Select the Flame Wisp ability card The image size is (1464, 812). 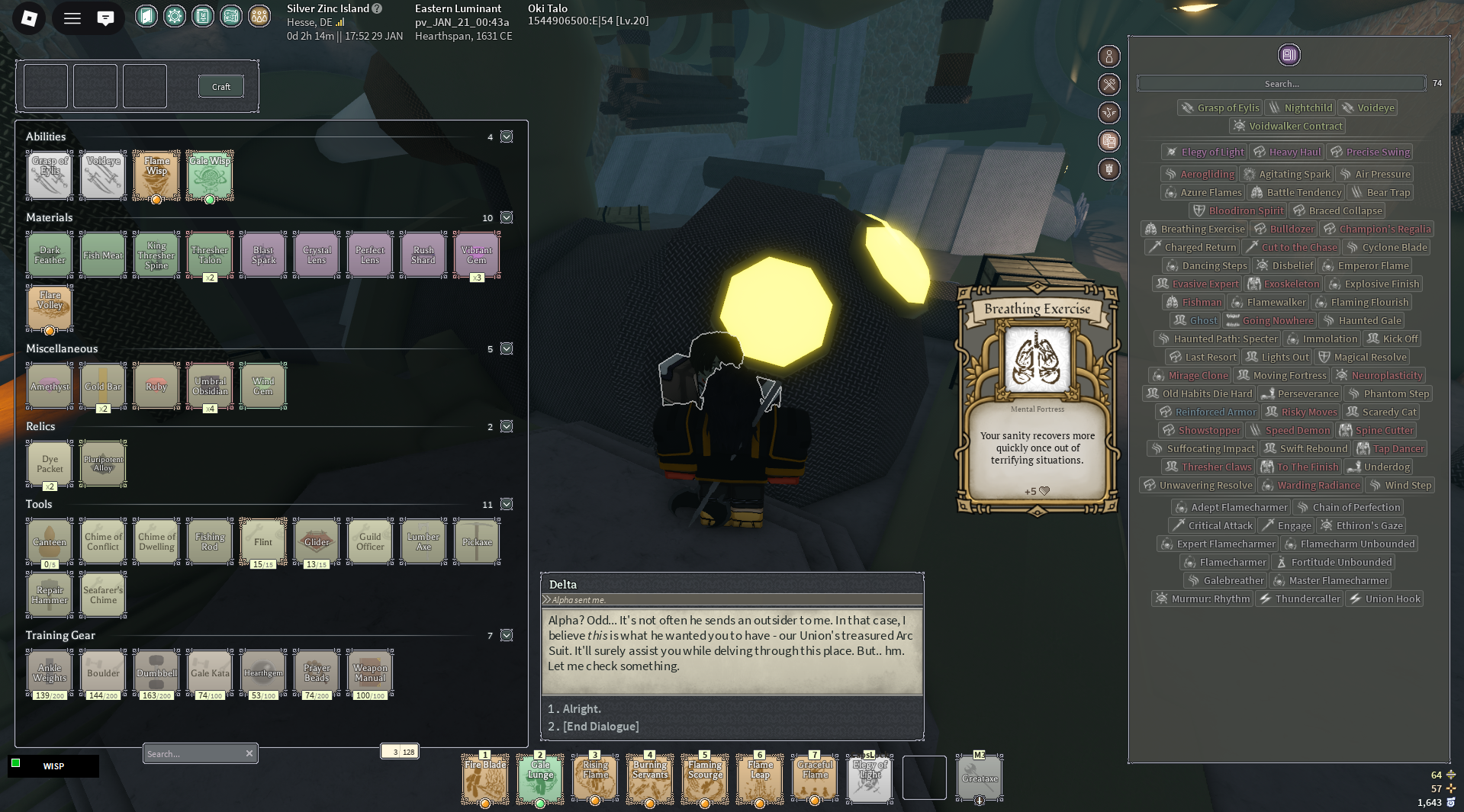[x=156, y=175]
